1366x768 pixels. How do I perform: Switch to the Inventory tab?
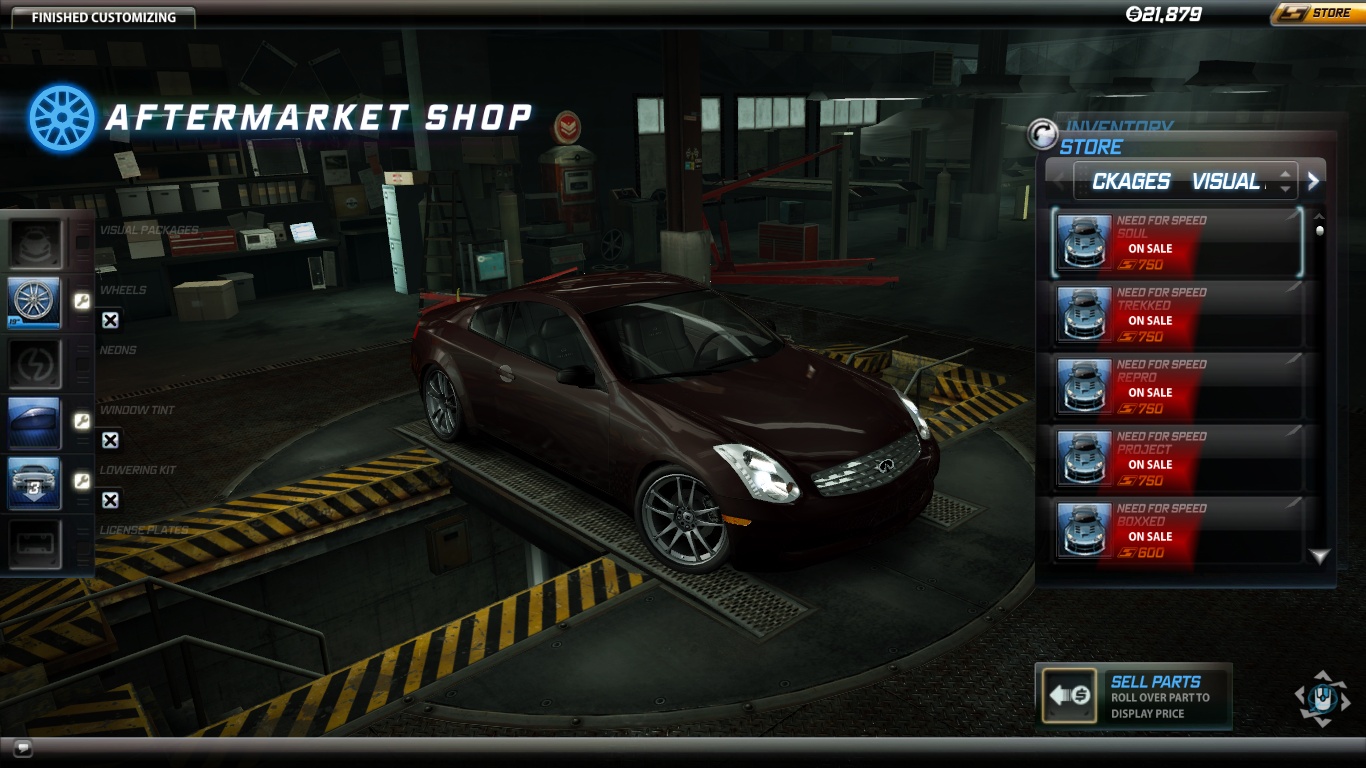1117,127
